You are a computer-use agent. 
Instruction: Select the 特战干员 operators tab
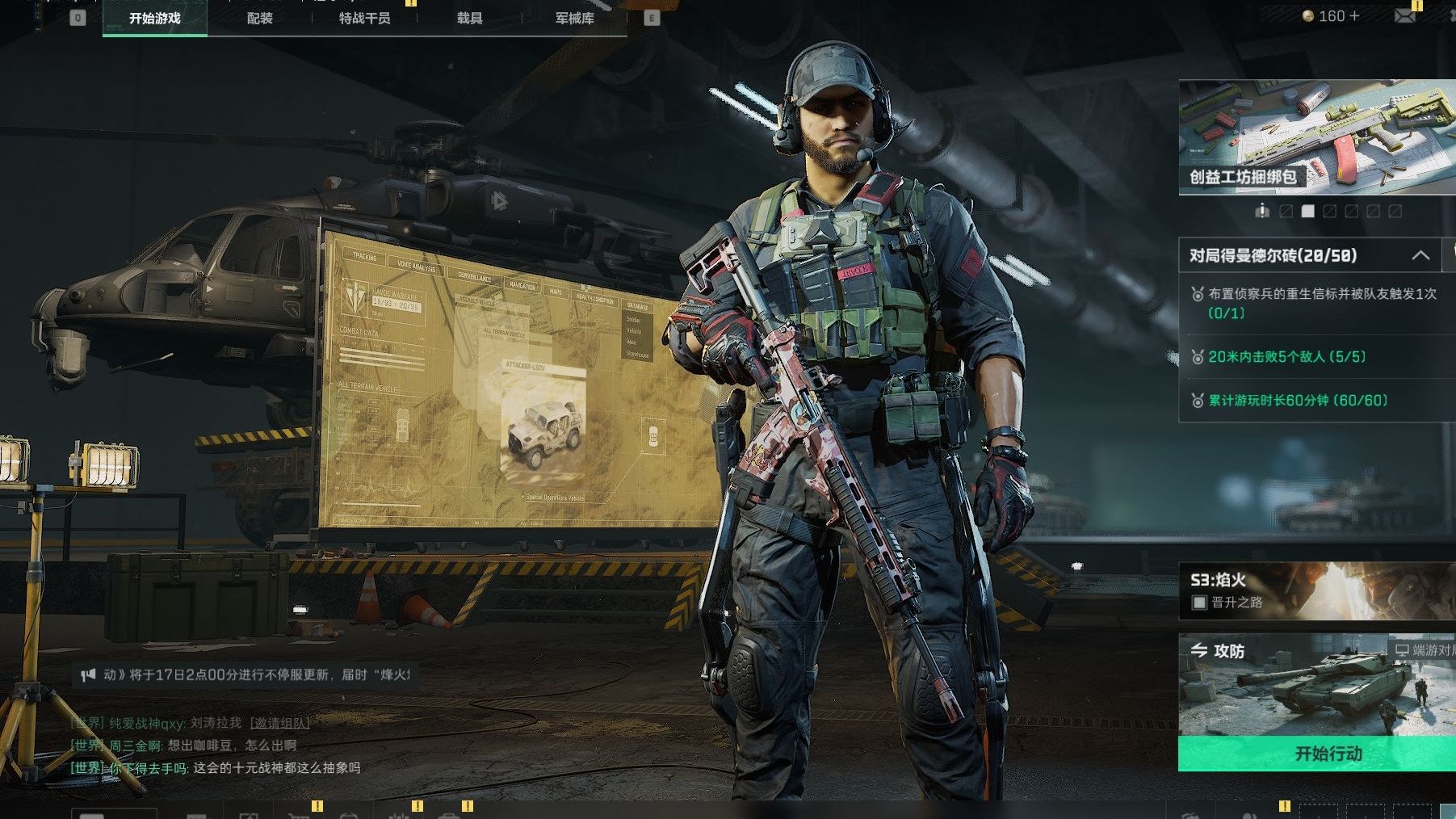pyautogui.click(x=364, y=19)
